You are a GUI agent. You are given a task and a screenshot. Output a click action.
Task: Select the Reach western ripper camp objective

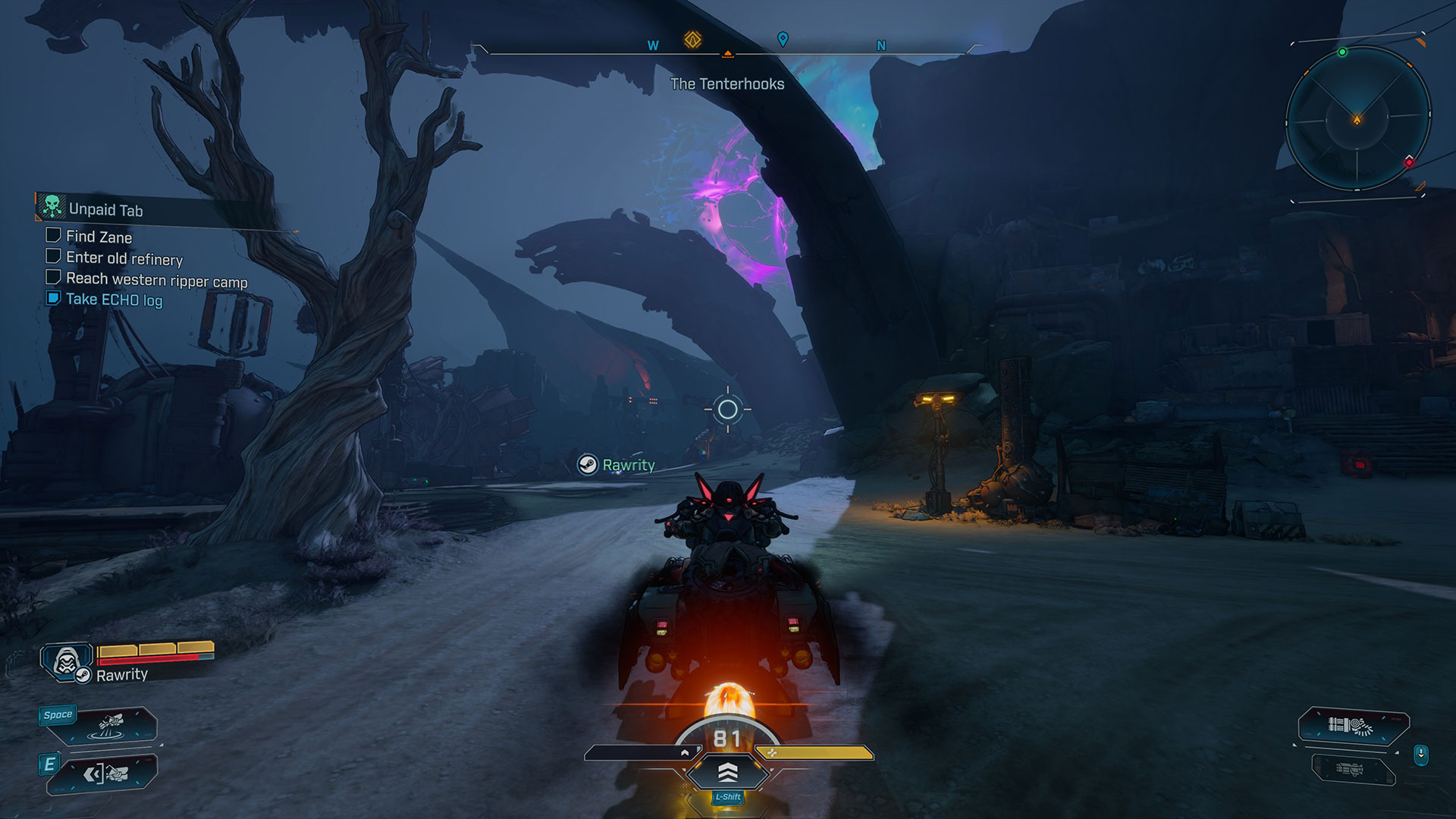coord(156,281)
